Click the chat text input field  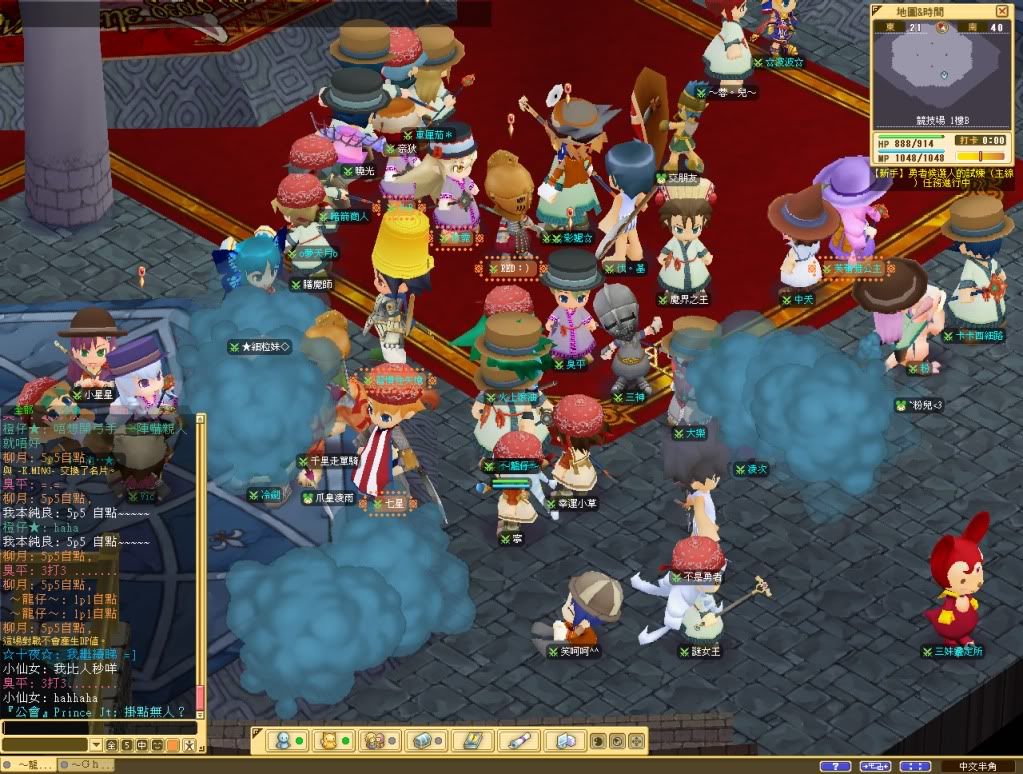pos(98,727)
